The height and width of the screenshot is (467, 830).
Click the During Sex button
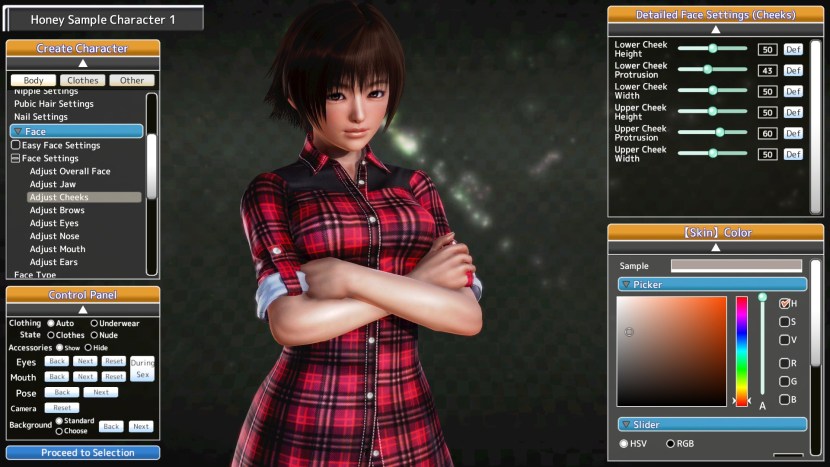coord(142,368)
